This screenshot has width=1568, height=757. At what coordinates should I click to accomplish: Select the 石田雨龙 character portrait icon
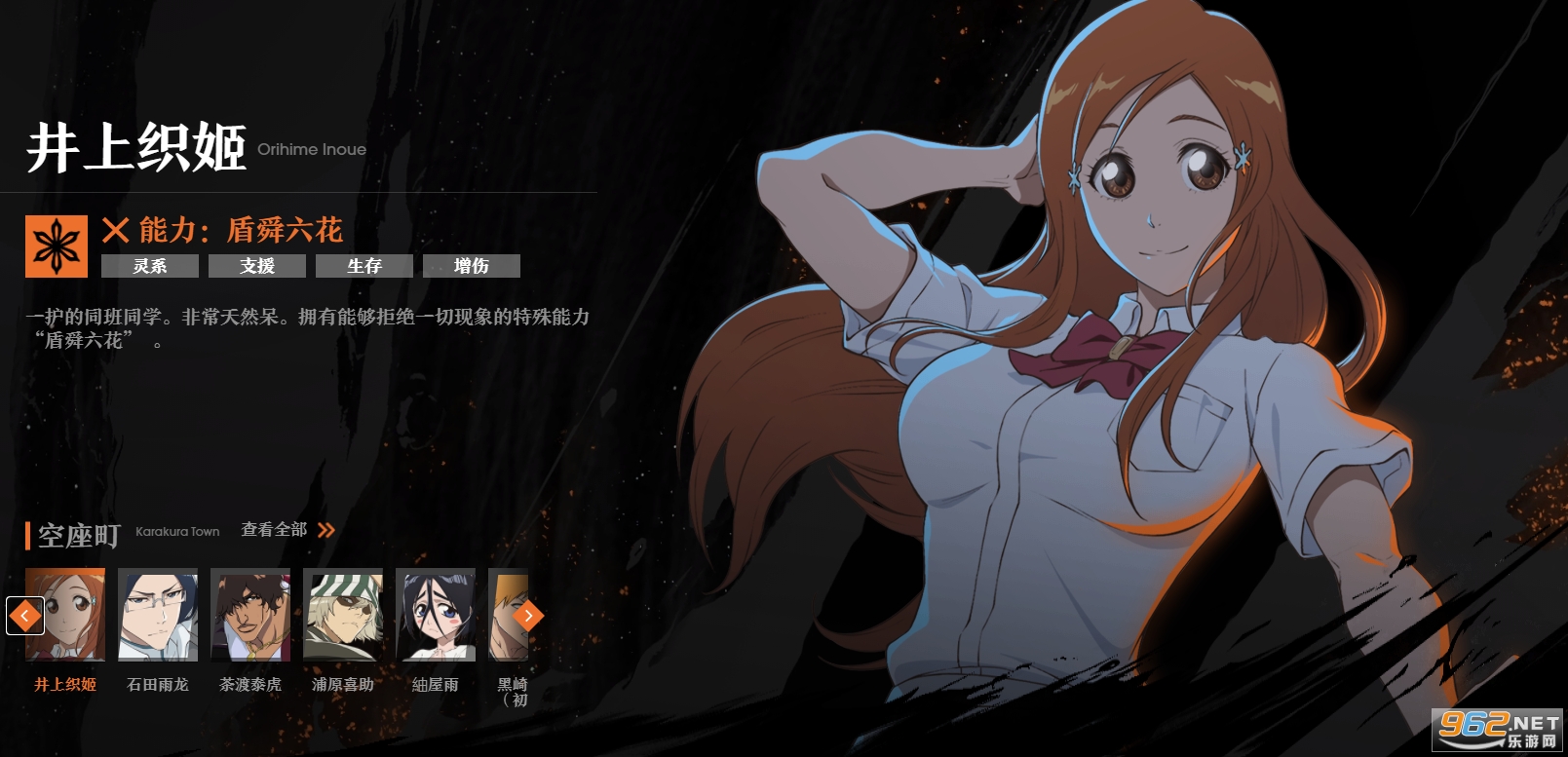[x=157, y=616]
